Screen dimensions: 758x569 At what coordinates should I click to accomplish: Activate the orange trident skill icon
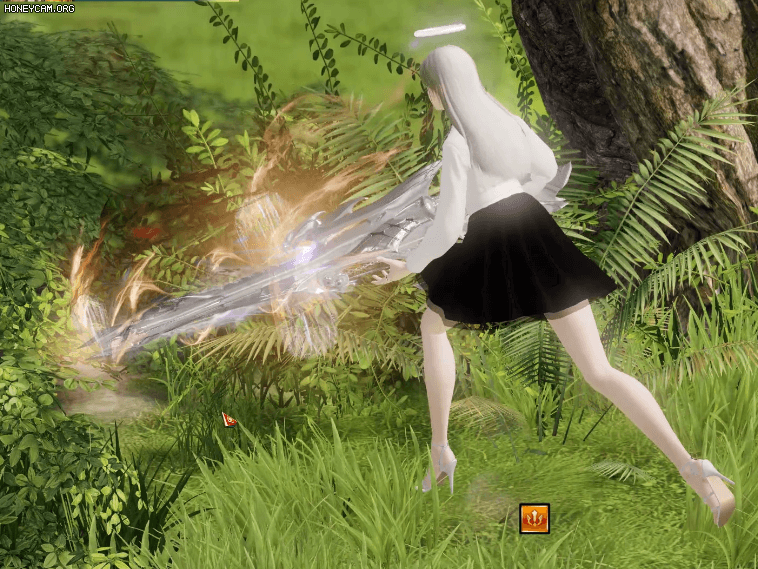click(534, 518)
